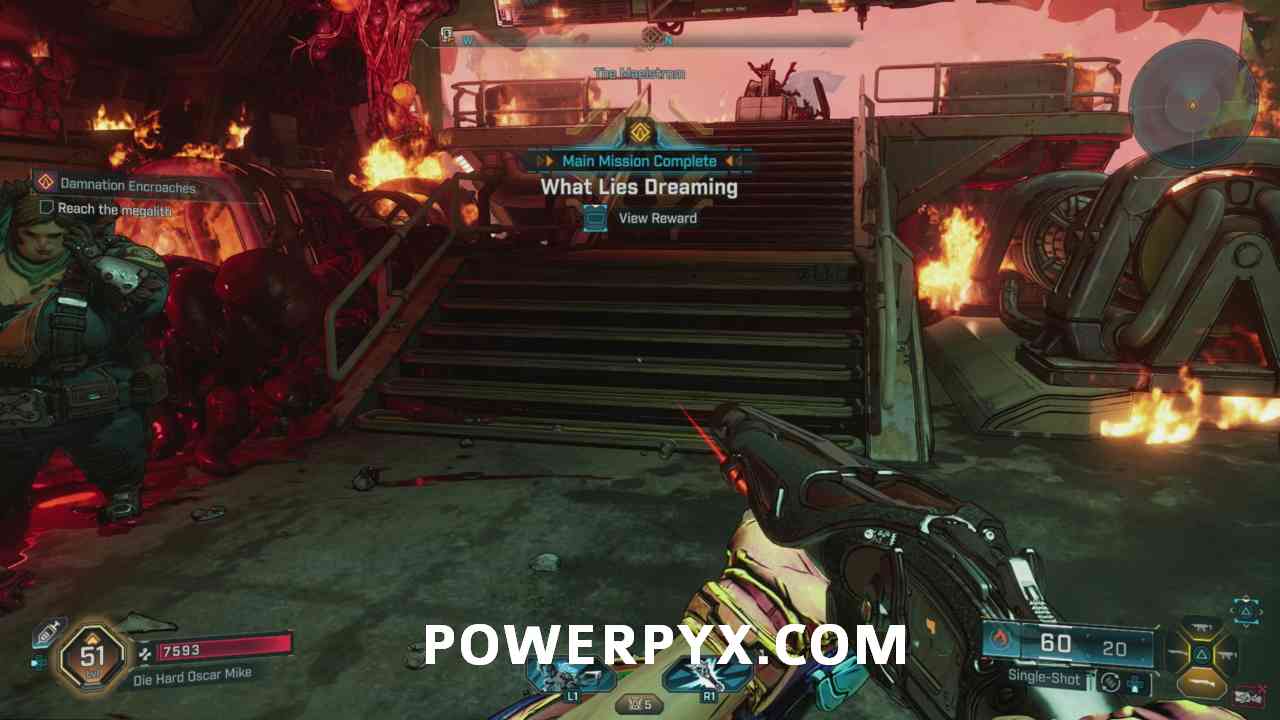The width and height of the screenshot is (1280, 720).
Task: Toggle the Single-Shot fire mode label
Action: (x=1044, y=679)
